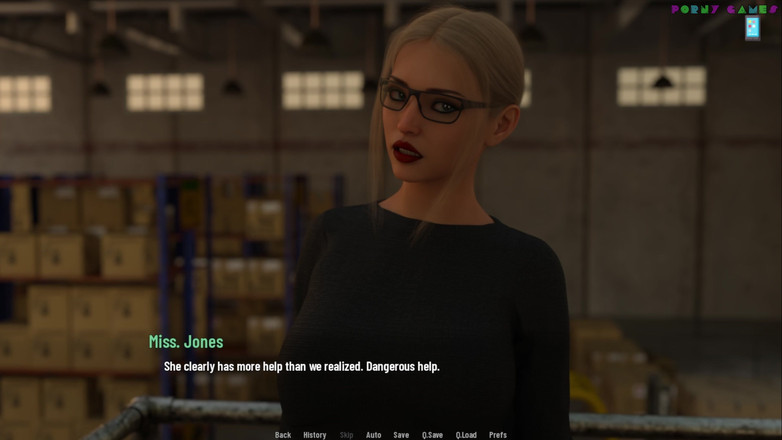Open the dialogue History log
The height and width of the screenshot is (440, 782).
(x=315, y=435)
